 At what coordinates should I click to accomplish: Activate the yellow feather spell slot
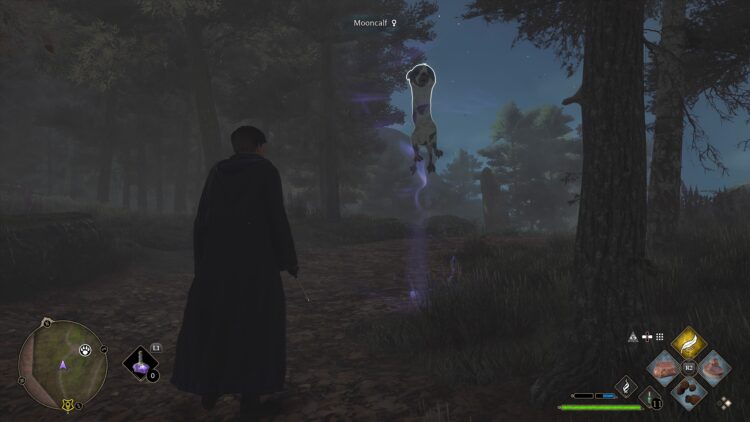point(689,344)
